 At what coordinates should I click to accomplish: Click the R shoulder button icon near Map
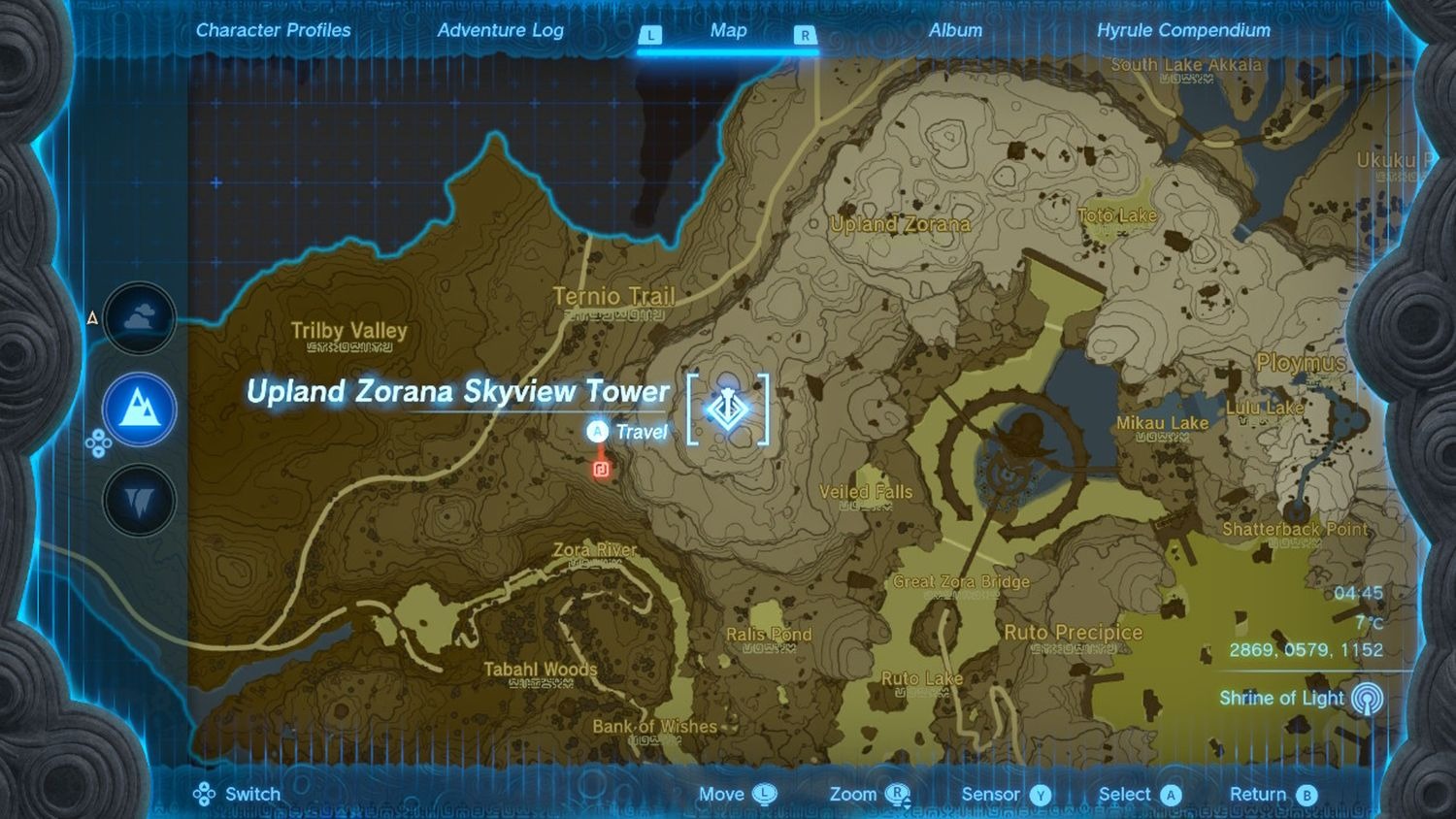coord(806,32)
